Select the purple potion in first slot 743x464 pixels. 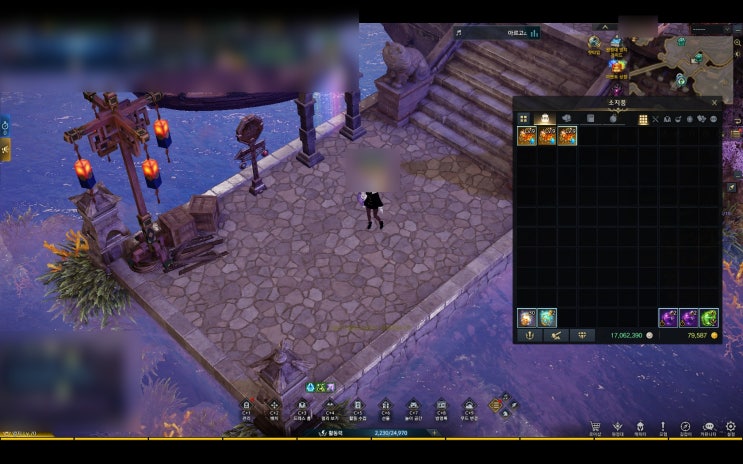tap(668, 318)
